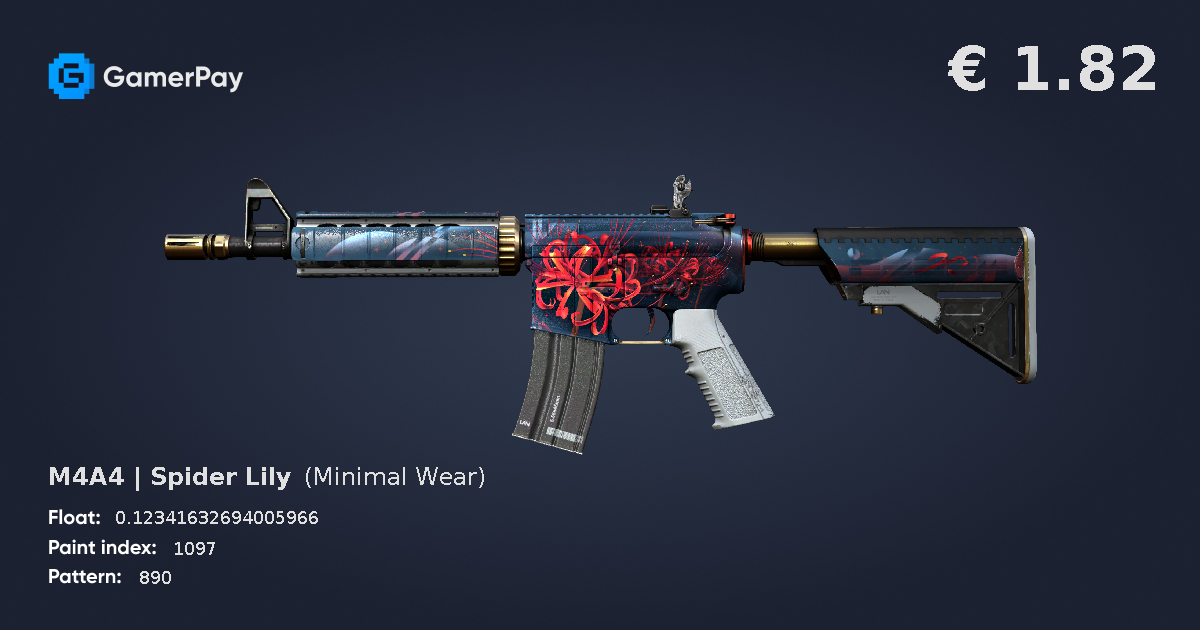Click the GamerPay logo
Image resolution: width=1200 pixels, height=630 pixels.
pos(145,77)
